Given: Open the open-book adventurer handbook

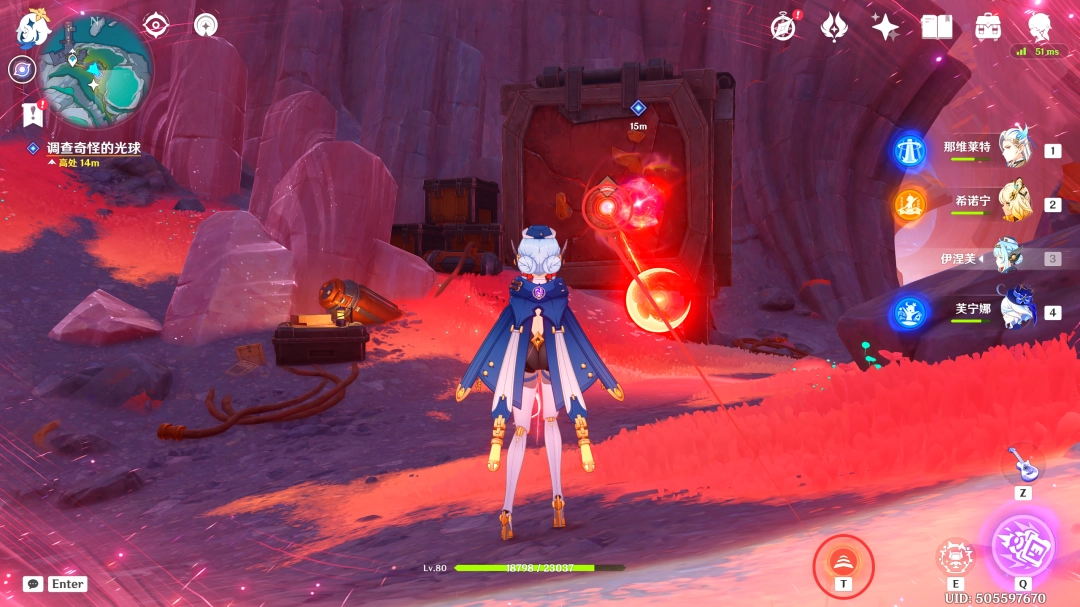Looking at the screenshot, I should click(x=937, y=27).
